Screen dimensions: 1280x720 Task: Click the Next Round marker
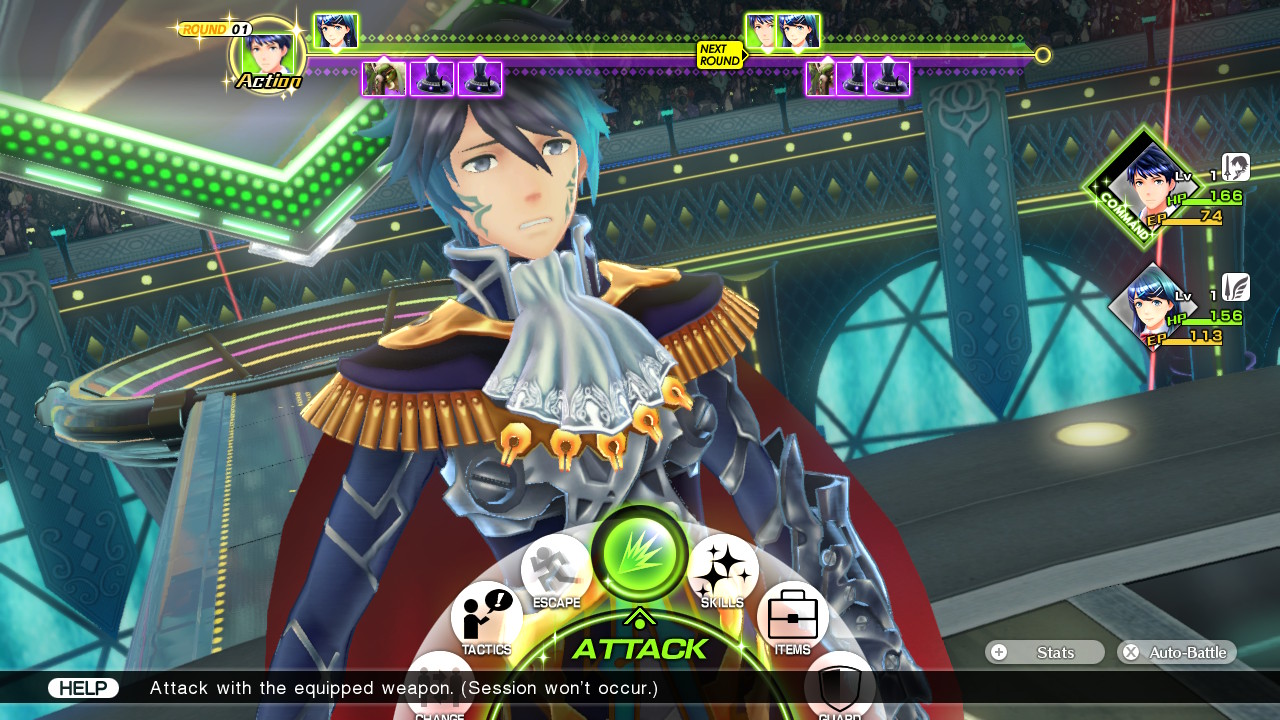[720, 55]
